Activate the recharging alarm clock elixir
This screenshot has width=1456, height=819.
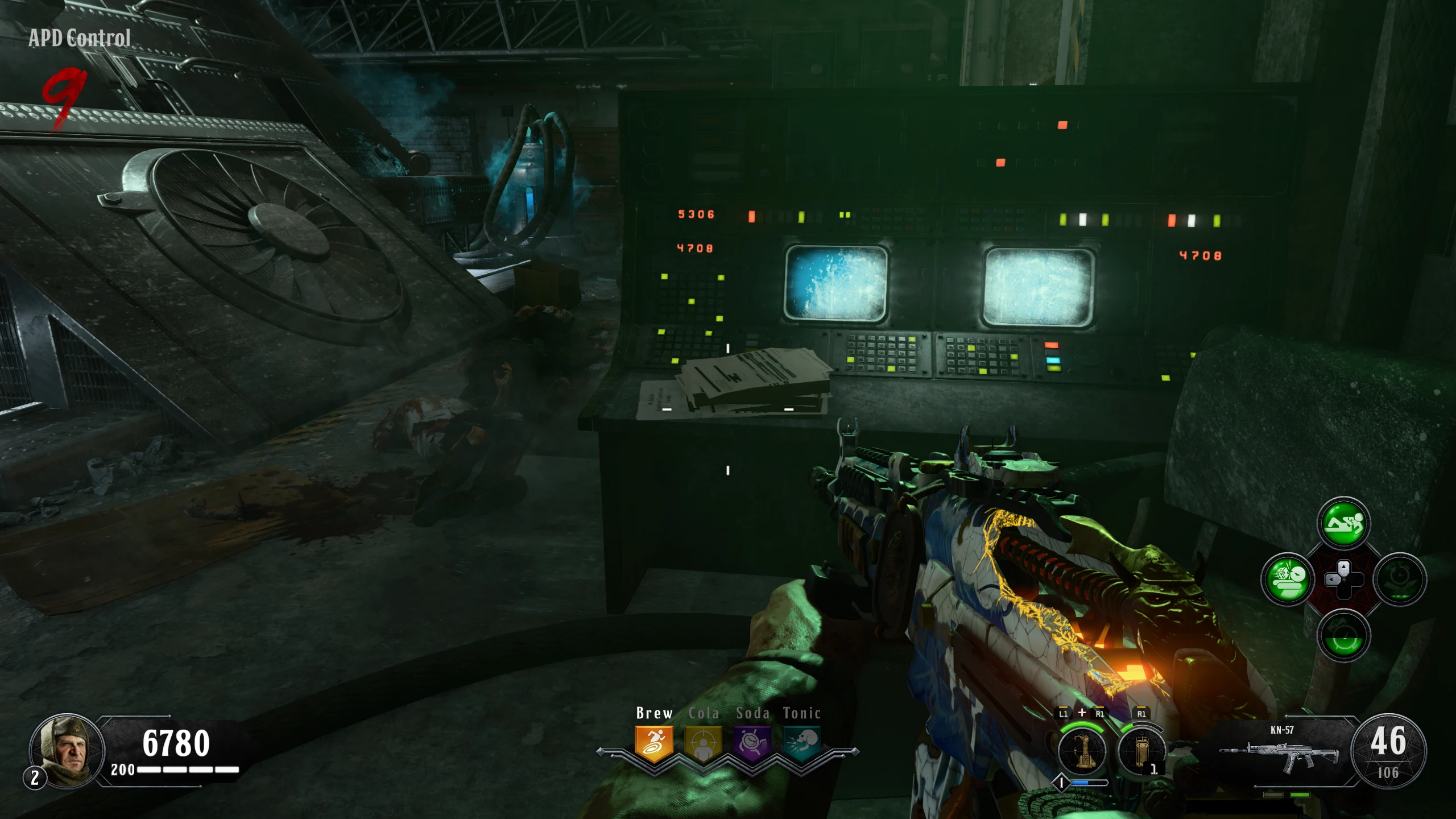pyautogui.click(x=1343, y=635)
